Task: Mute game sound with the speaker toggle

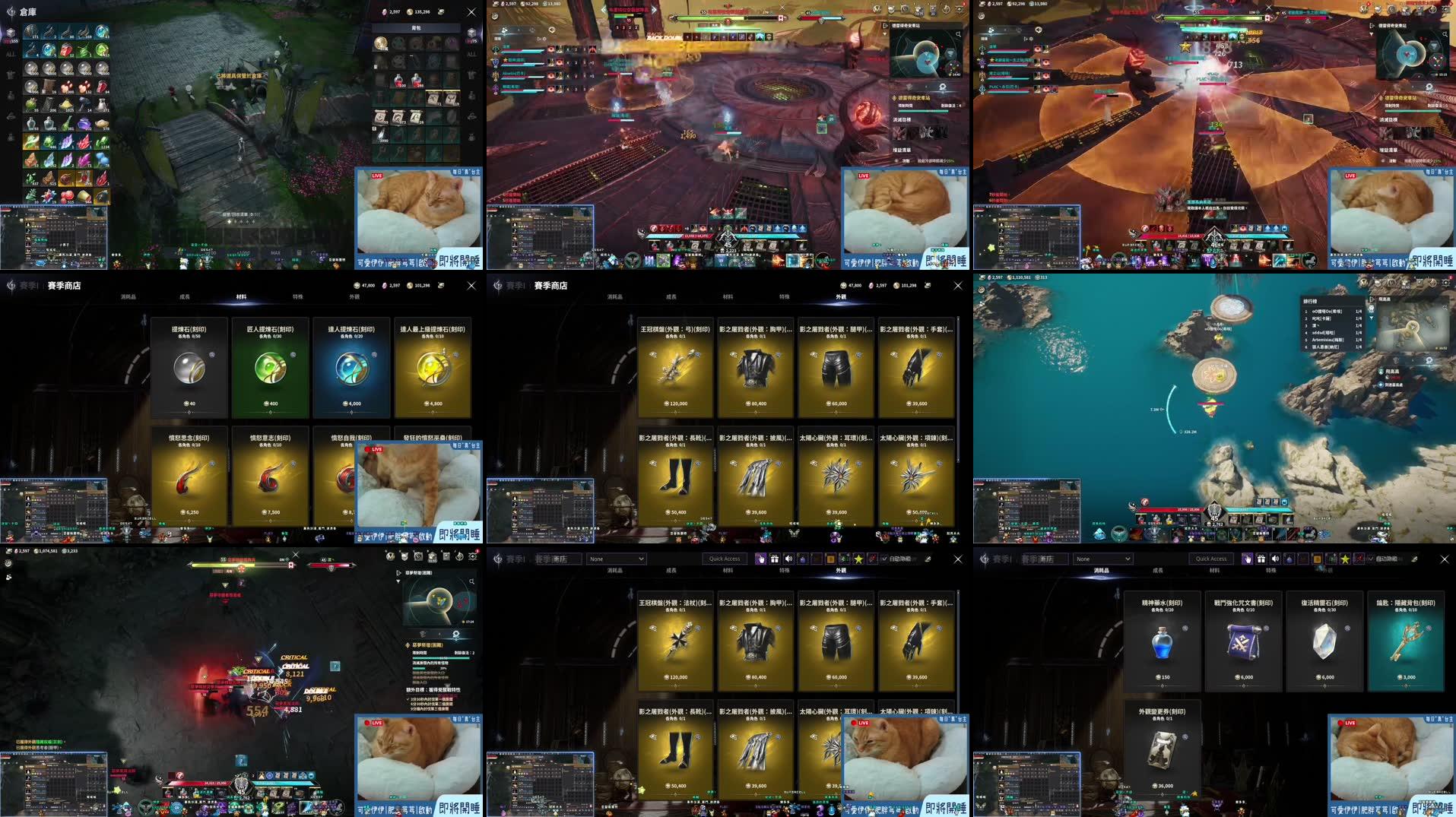Action: tap(787, 559)
